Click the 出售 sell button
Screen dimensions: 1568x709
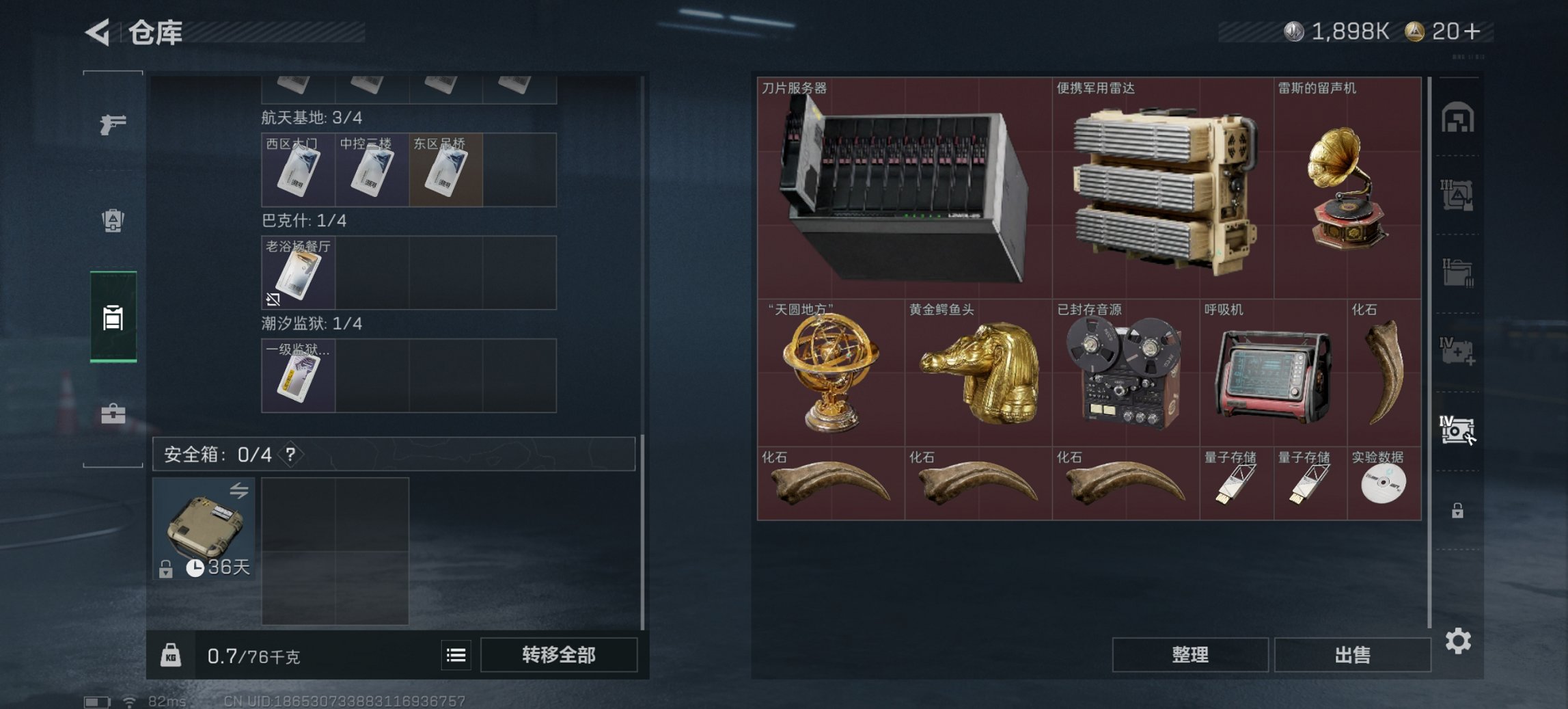tap(1351, 655)
